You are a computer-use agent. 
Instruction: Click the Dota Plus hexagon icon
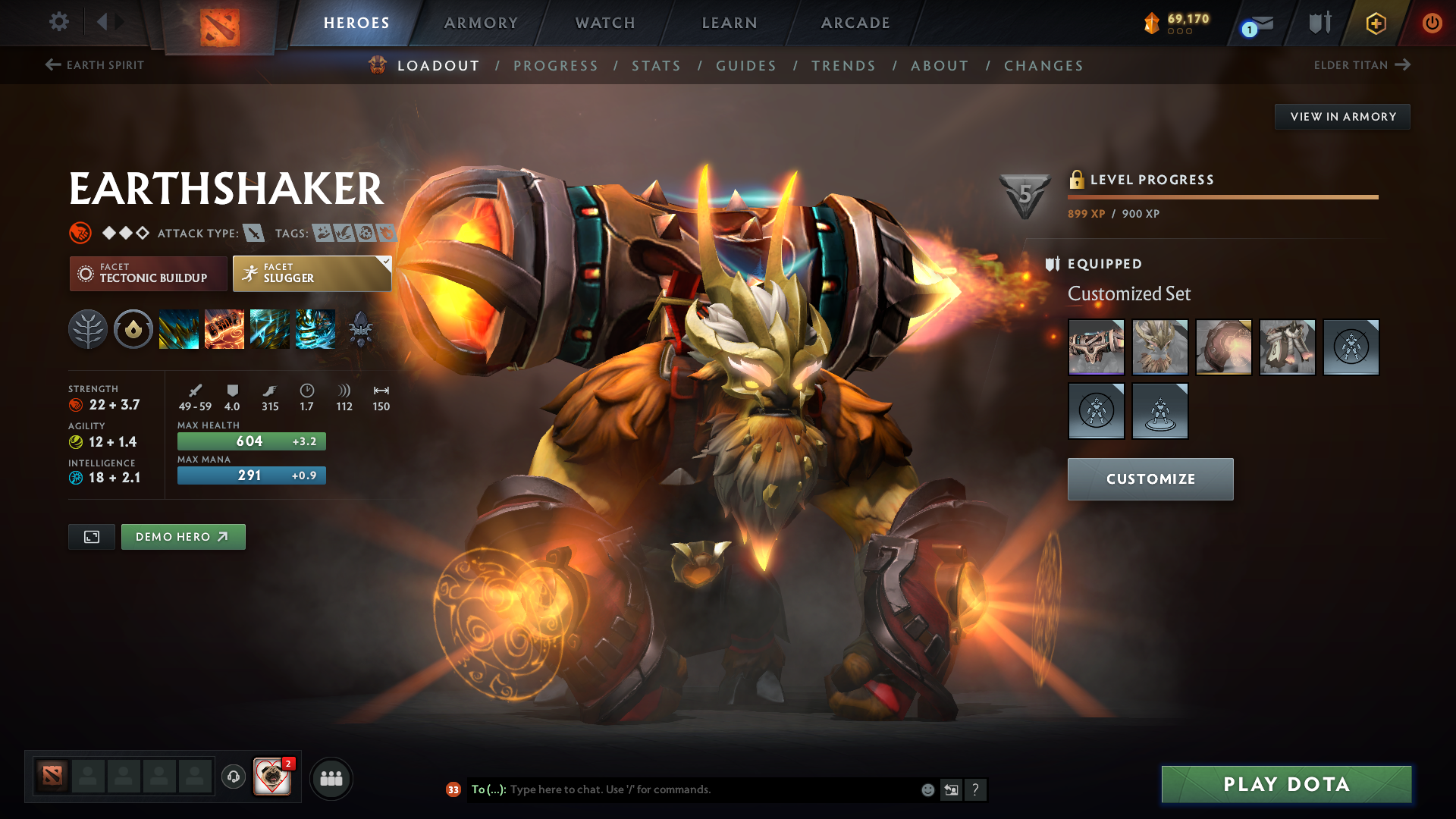(1375, 23)
